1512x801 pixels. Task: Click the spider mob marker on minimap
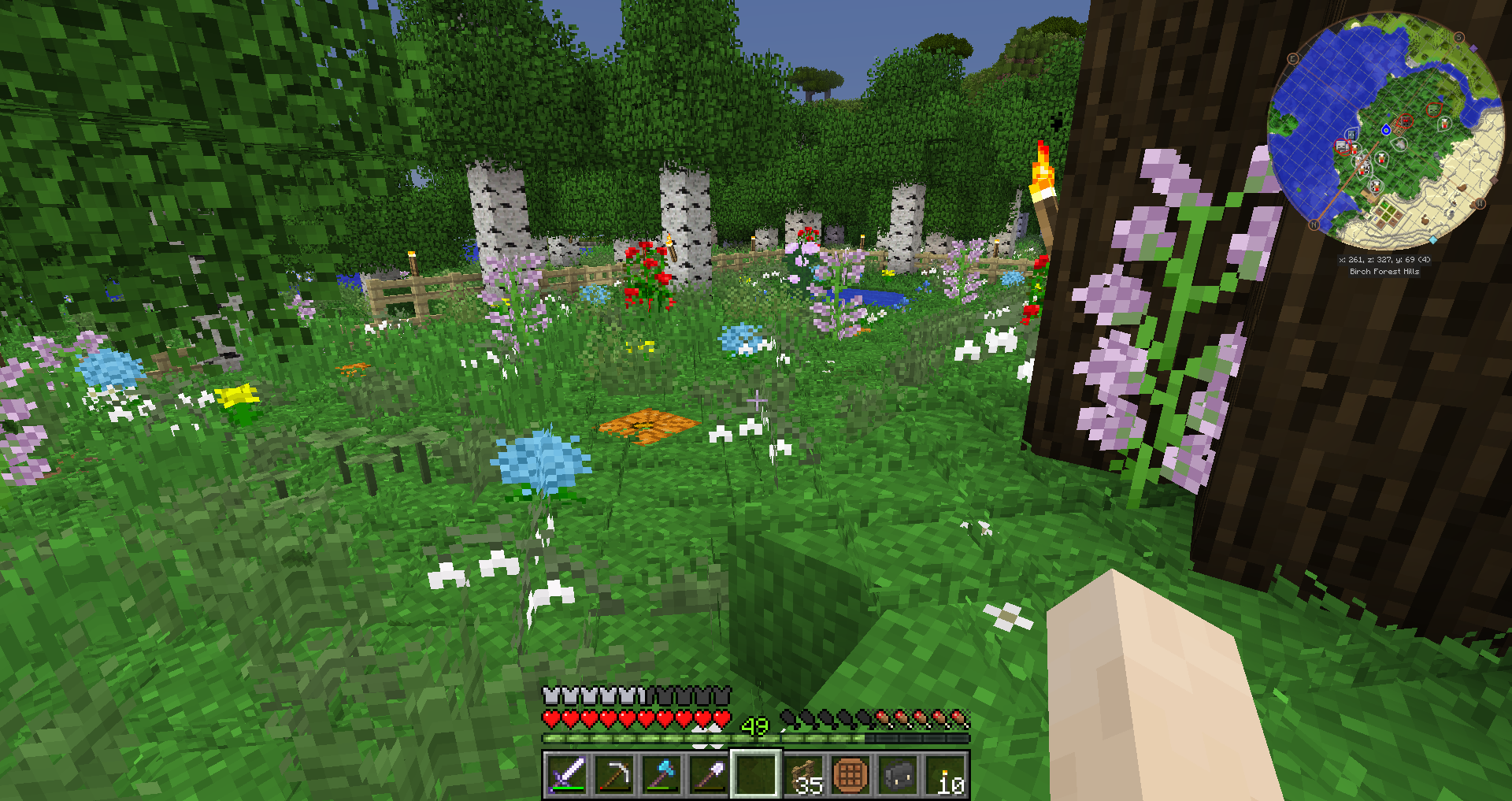[x=1405, y=121]
